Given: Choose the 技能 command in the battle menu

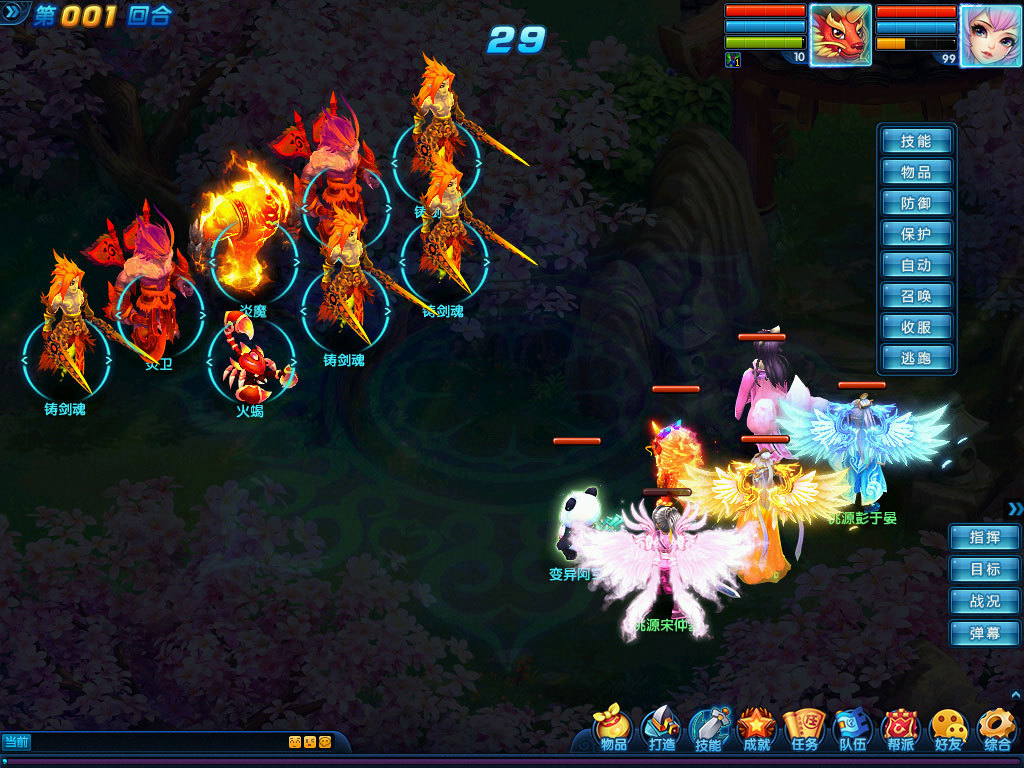Looking at the screenshot, I should coord(916,141).
